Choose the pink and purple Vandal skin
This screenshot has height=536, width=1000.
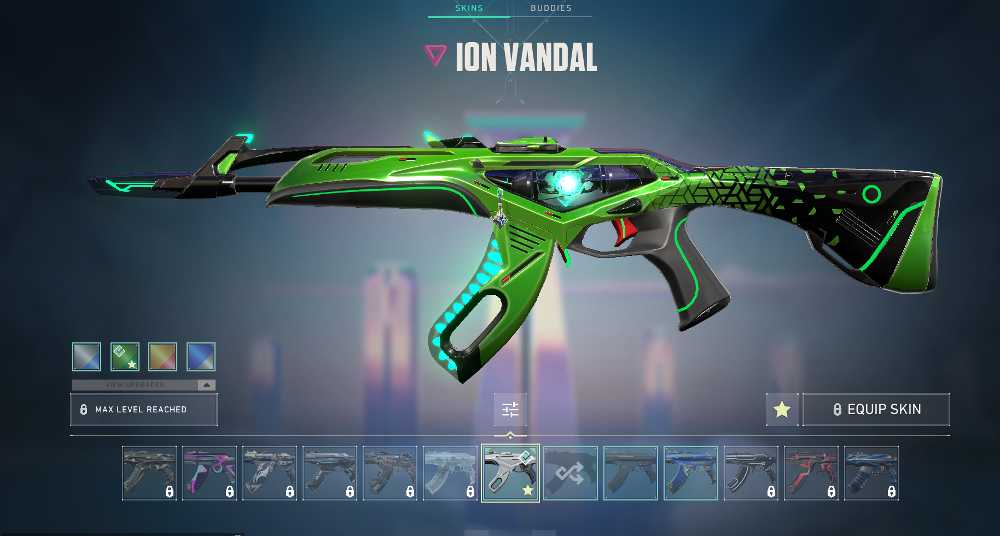click(x=209, y=473)
